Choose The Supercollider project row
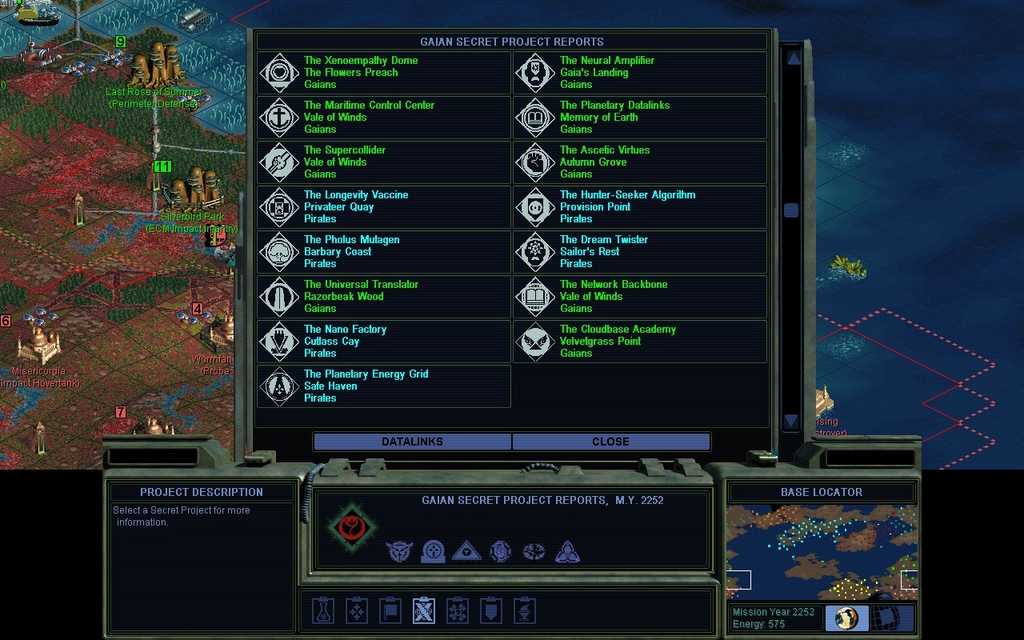The width and height of the screenshot is (1024, 640). (x=384, y=162)
